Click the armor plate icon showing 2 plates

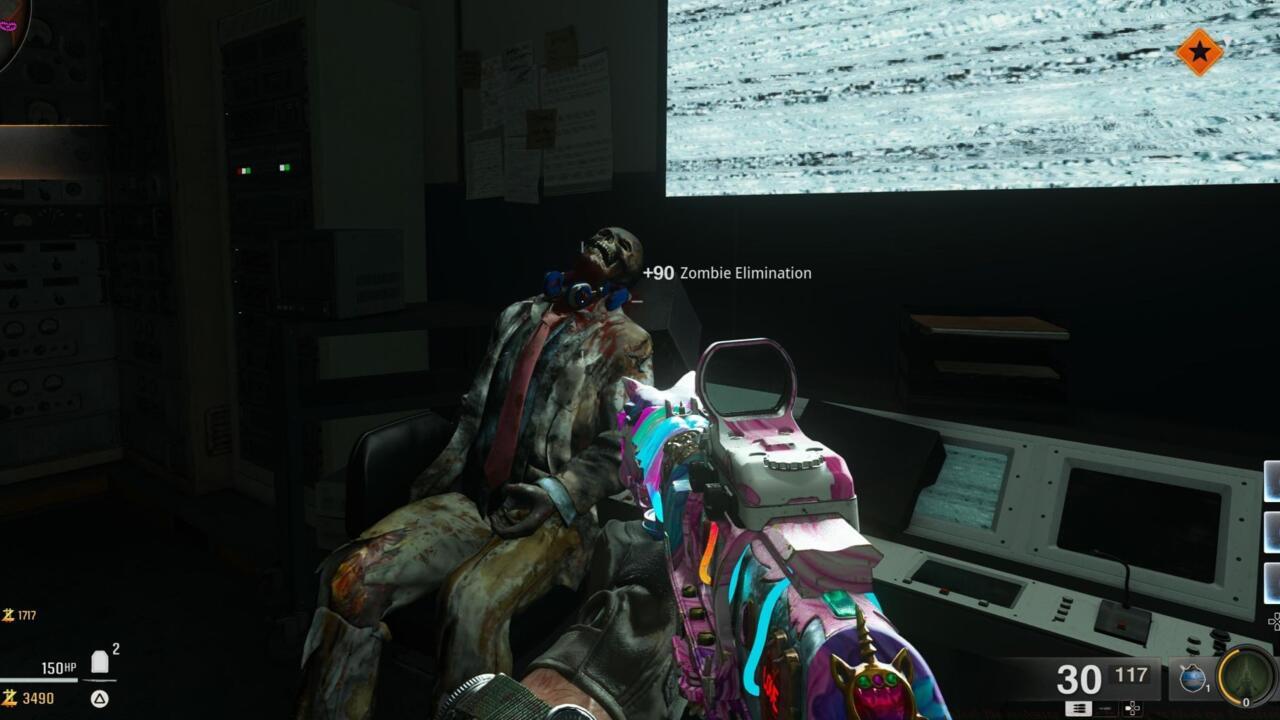click(x=98, y=660)
